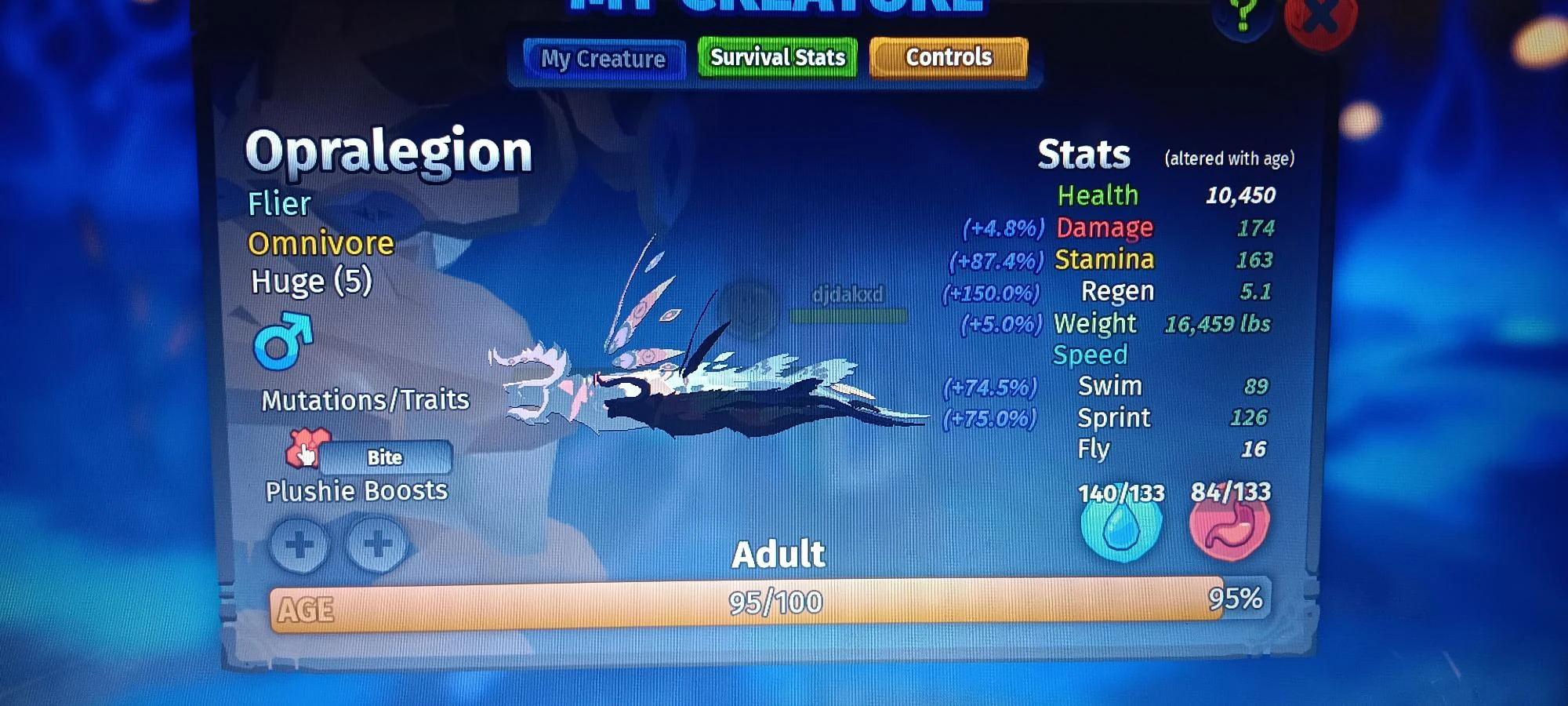
Task: Click the Speed stats category label
Action: 1090,355
